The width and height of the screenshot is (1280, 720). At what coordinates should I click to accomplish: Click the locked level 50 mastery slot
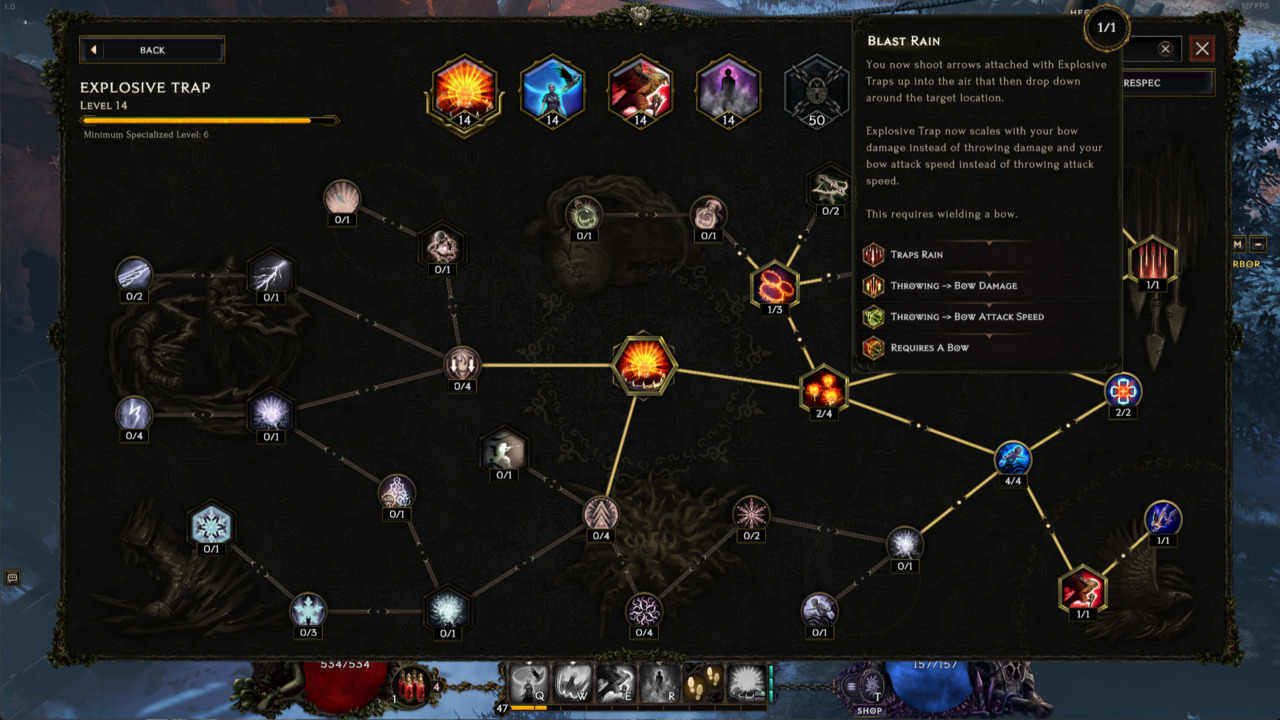click(816, 92)
